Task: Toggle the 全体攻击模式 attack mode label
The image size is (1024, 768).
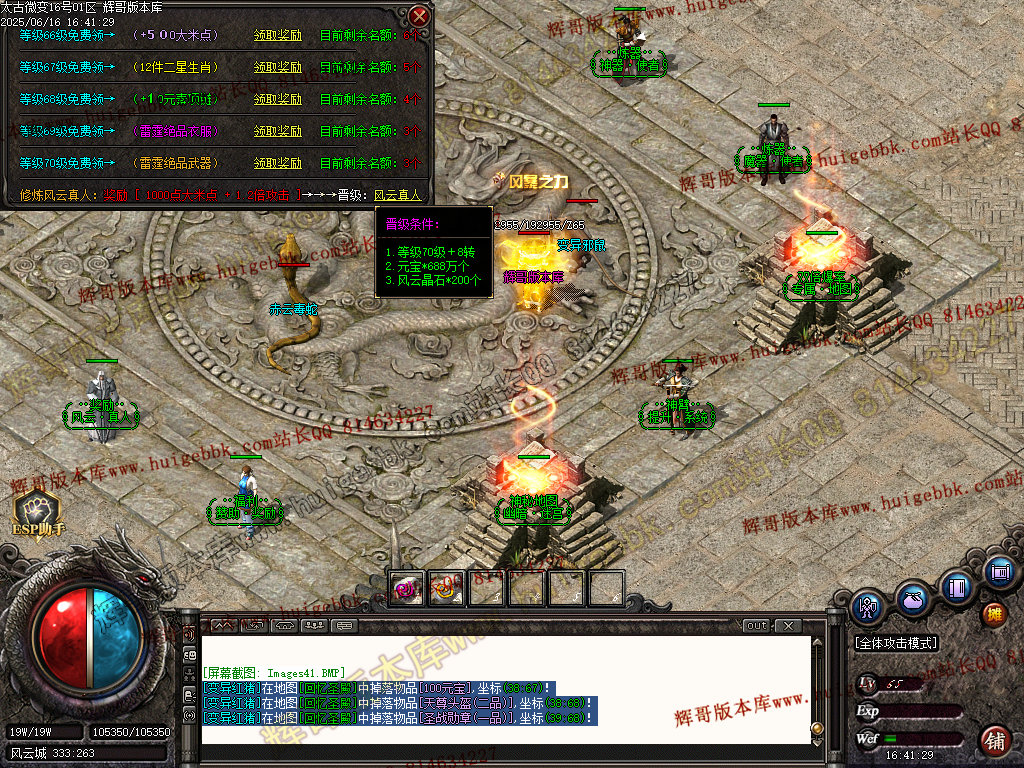Action: coord(896,643)
